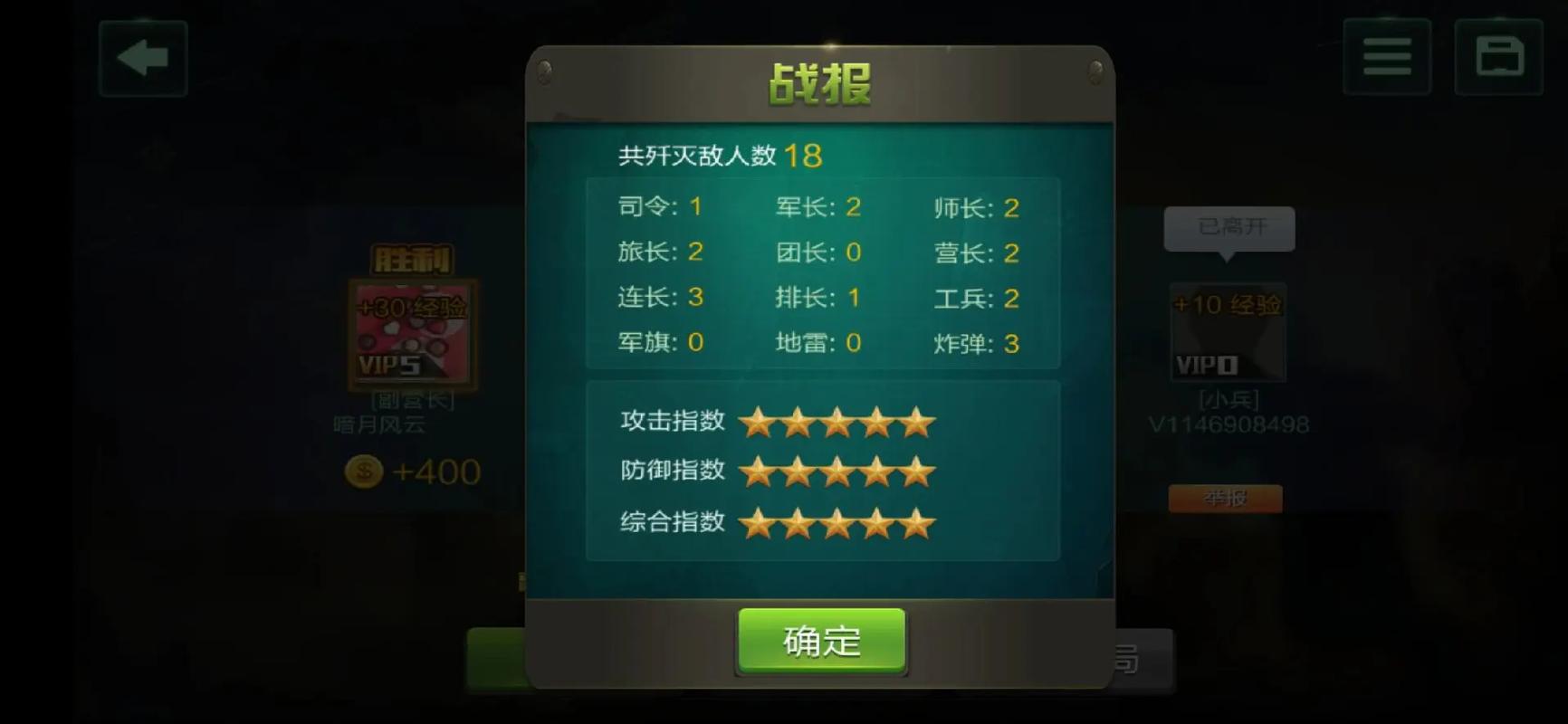Image resolution: width=1568 pixels, height=724 pixels.
Task: Click the opponent ID V1146908498
Action: tap(1228, 422)
